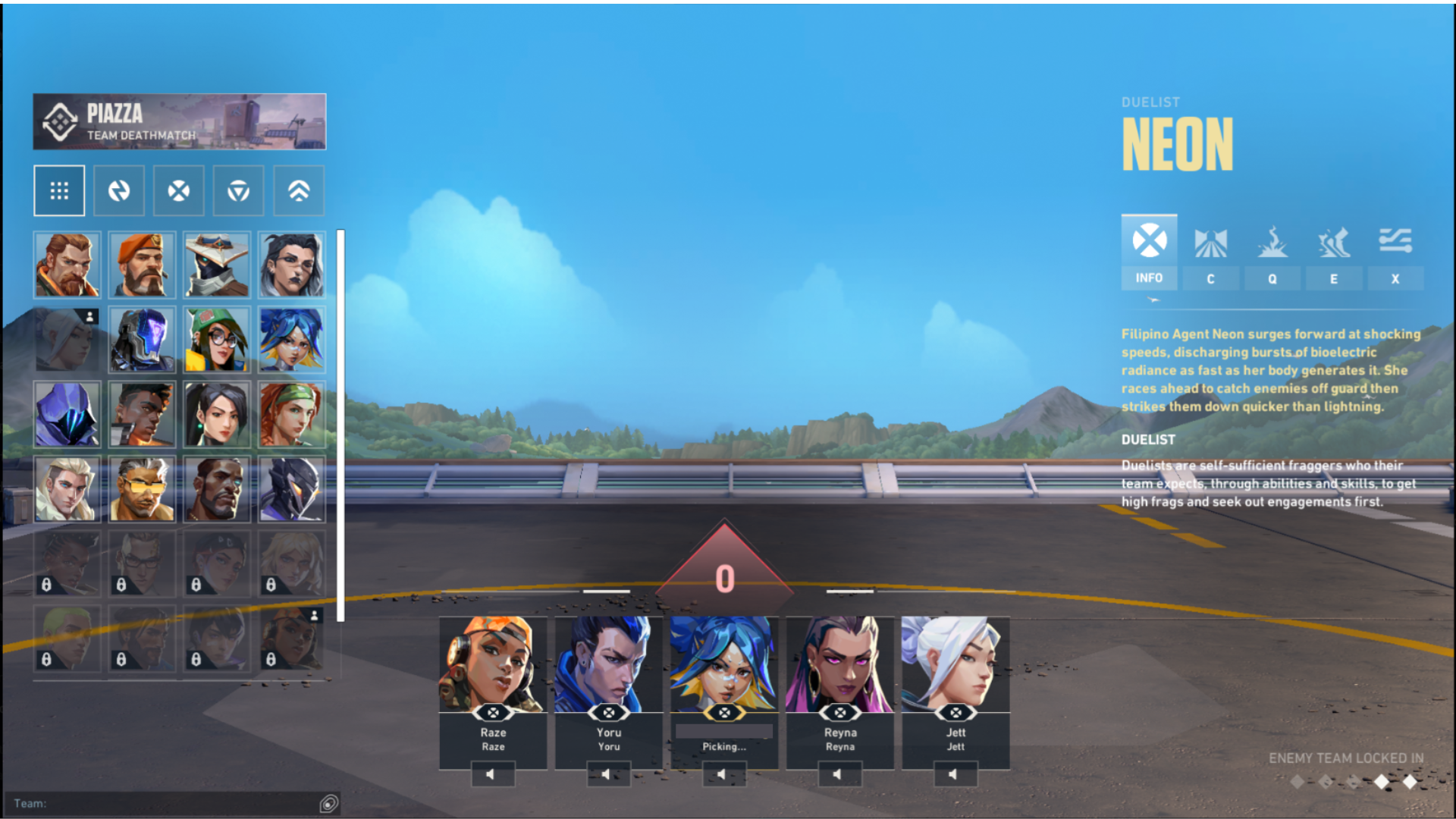Image resolution: width=1456 pixels, height=819 pixels.
Task: Pick Omen from the agent roster
Action: [x=67, y=413]
